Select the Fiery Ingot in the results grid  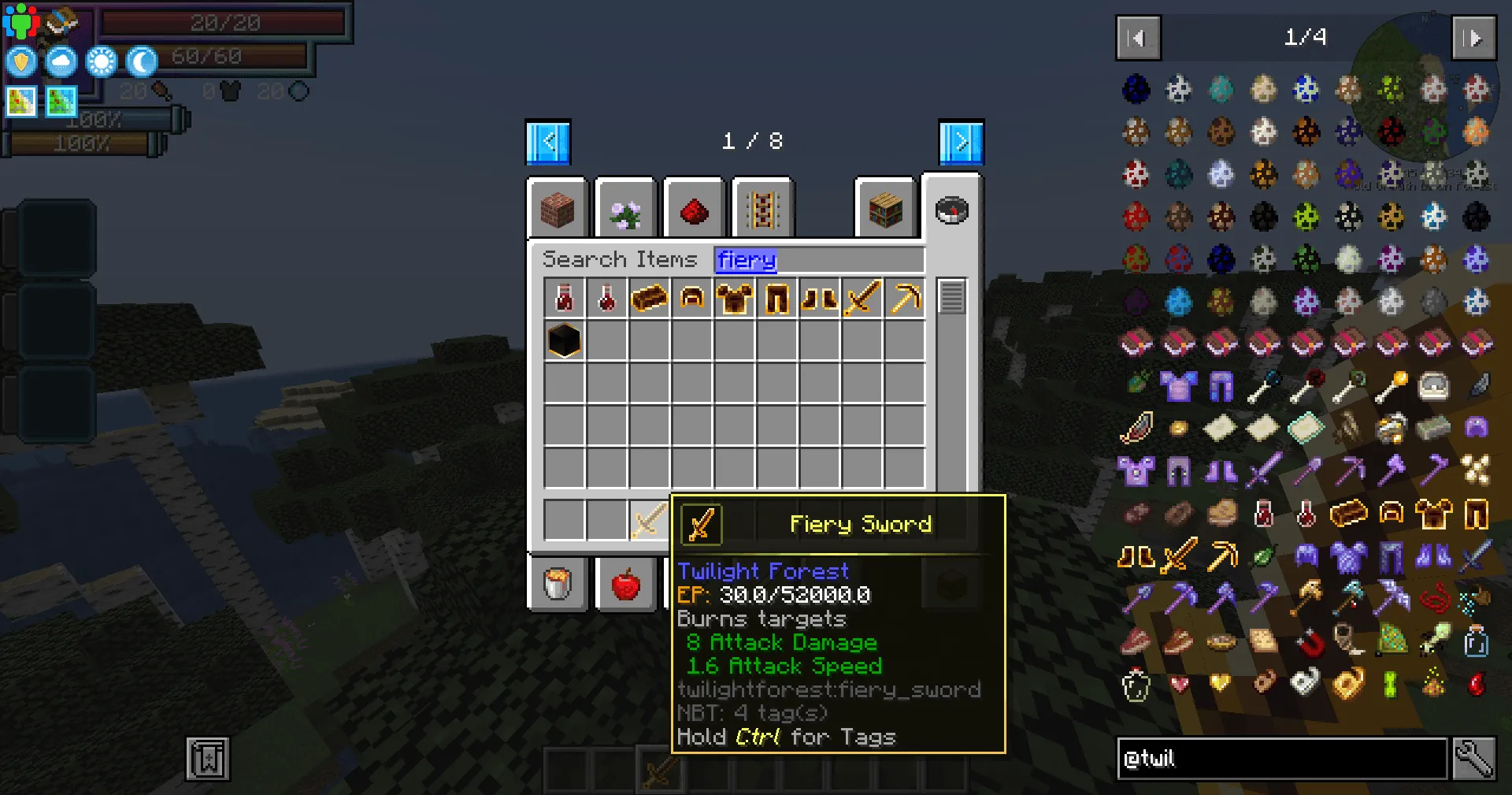pyautogui.click(x=649, y=298)
